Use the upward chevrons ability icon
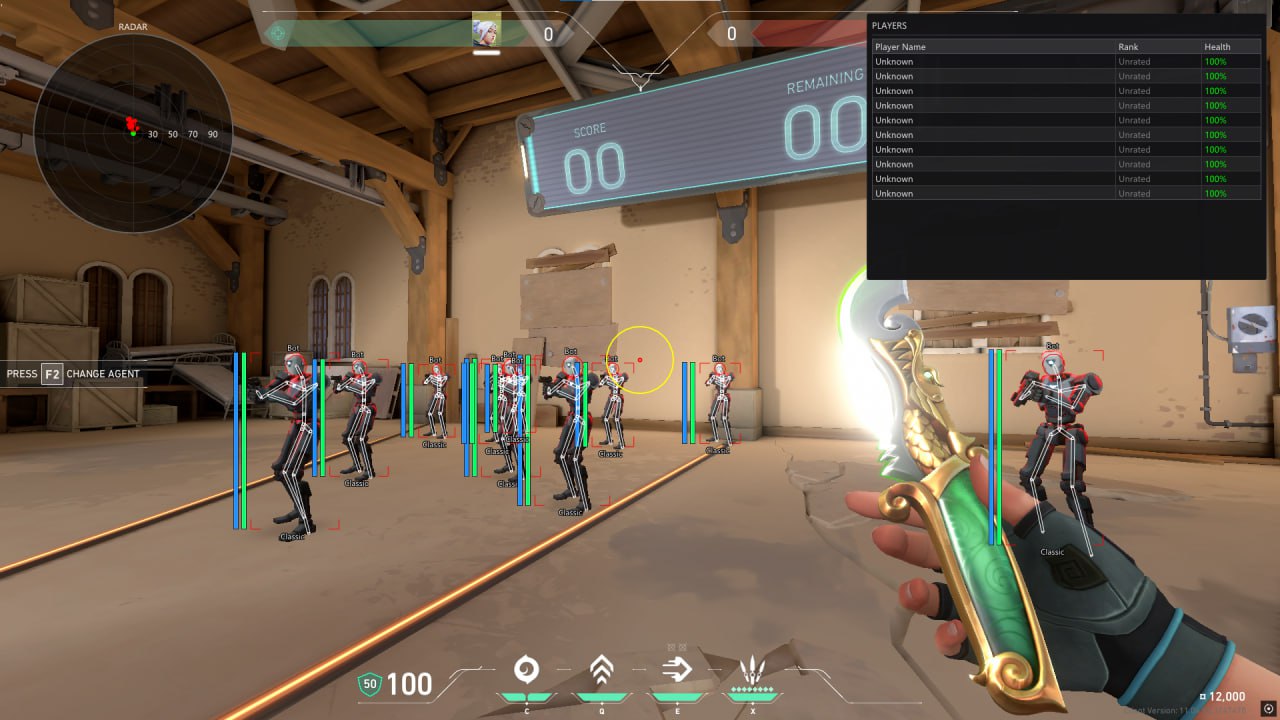Screen dimensions: 1280x720 click(601, 669)
